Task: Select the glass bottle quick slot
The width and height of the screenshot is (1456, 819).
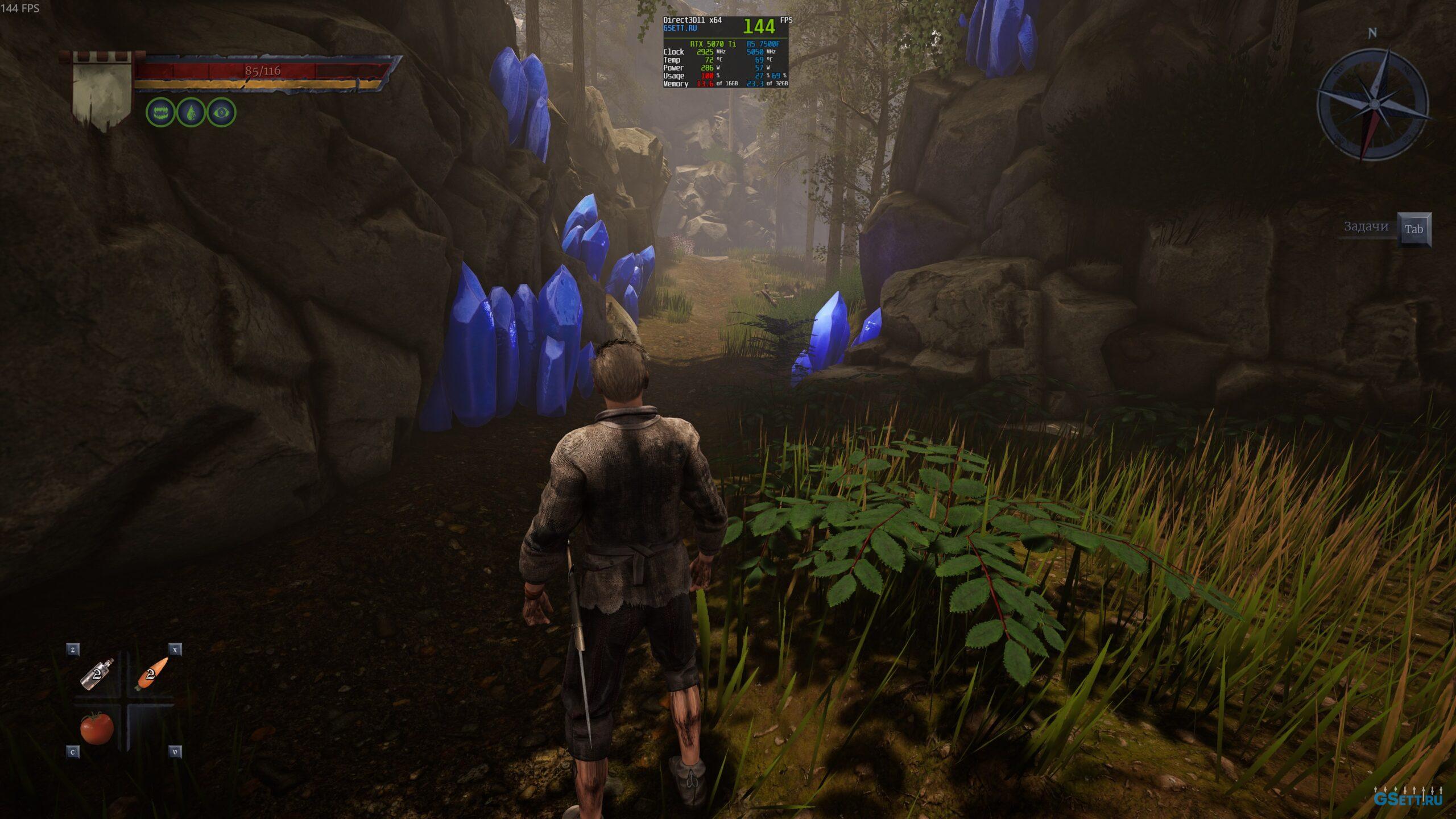Action: (97, 675)
